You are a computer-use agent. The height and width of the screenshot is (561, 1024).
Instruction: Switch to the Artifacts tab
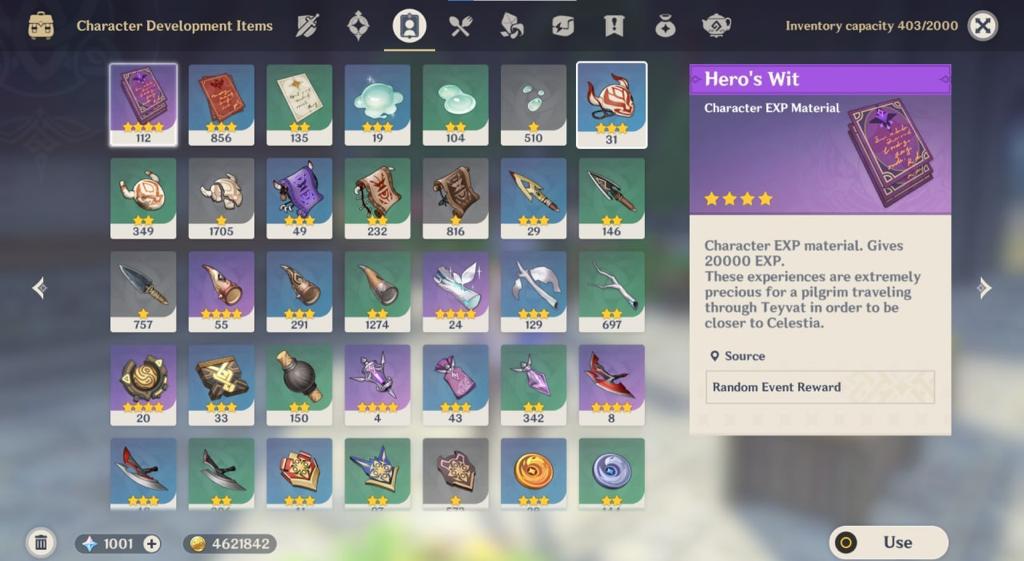coord(358,26)
